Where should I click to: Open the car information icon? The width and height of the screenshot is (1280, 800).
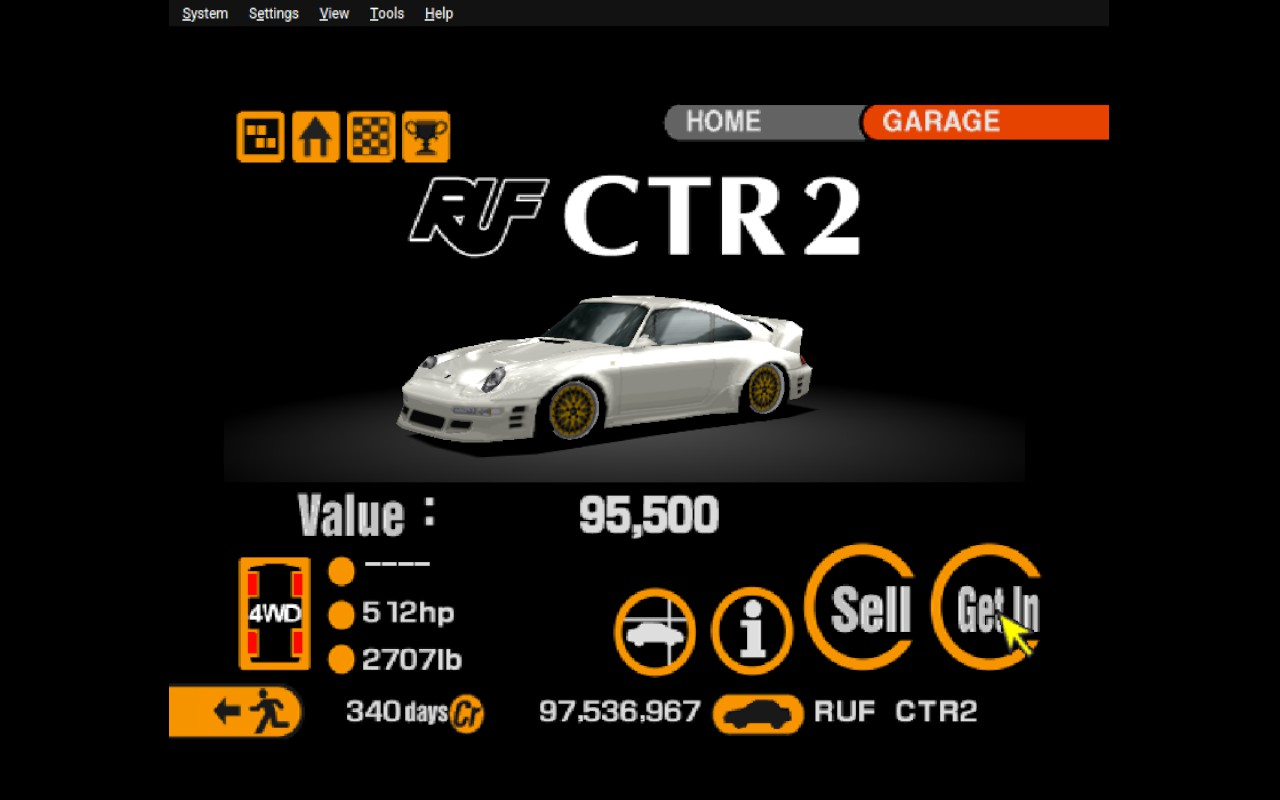(752, 631)
